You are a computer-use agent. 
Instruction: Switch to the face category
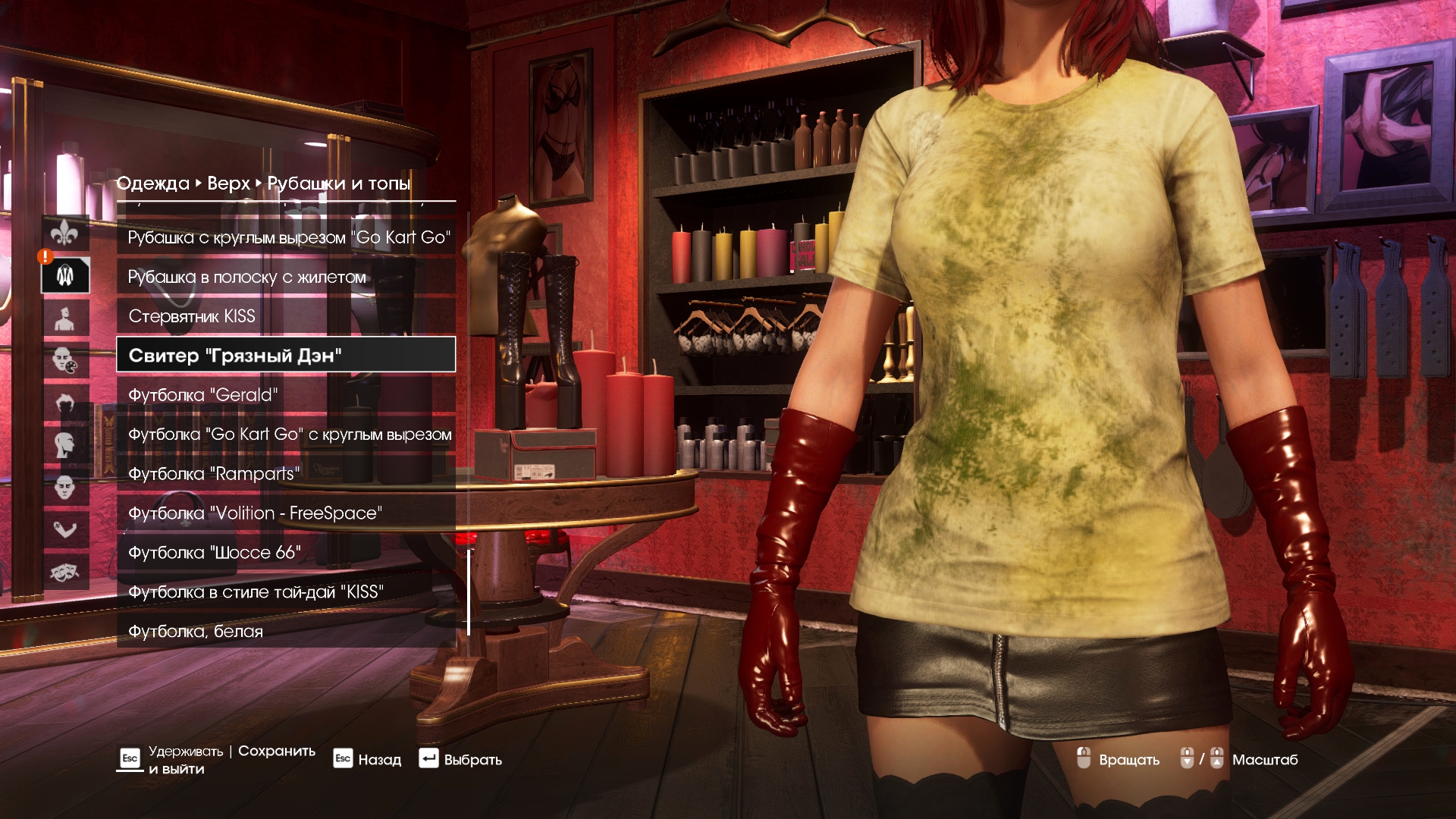click(65, 487)
